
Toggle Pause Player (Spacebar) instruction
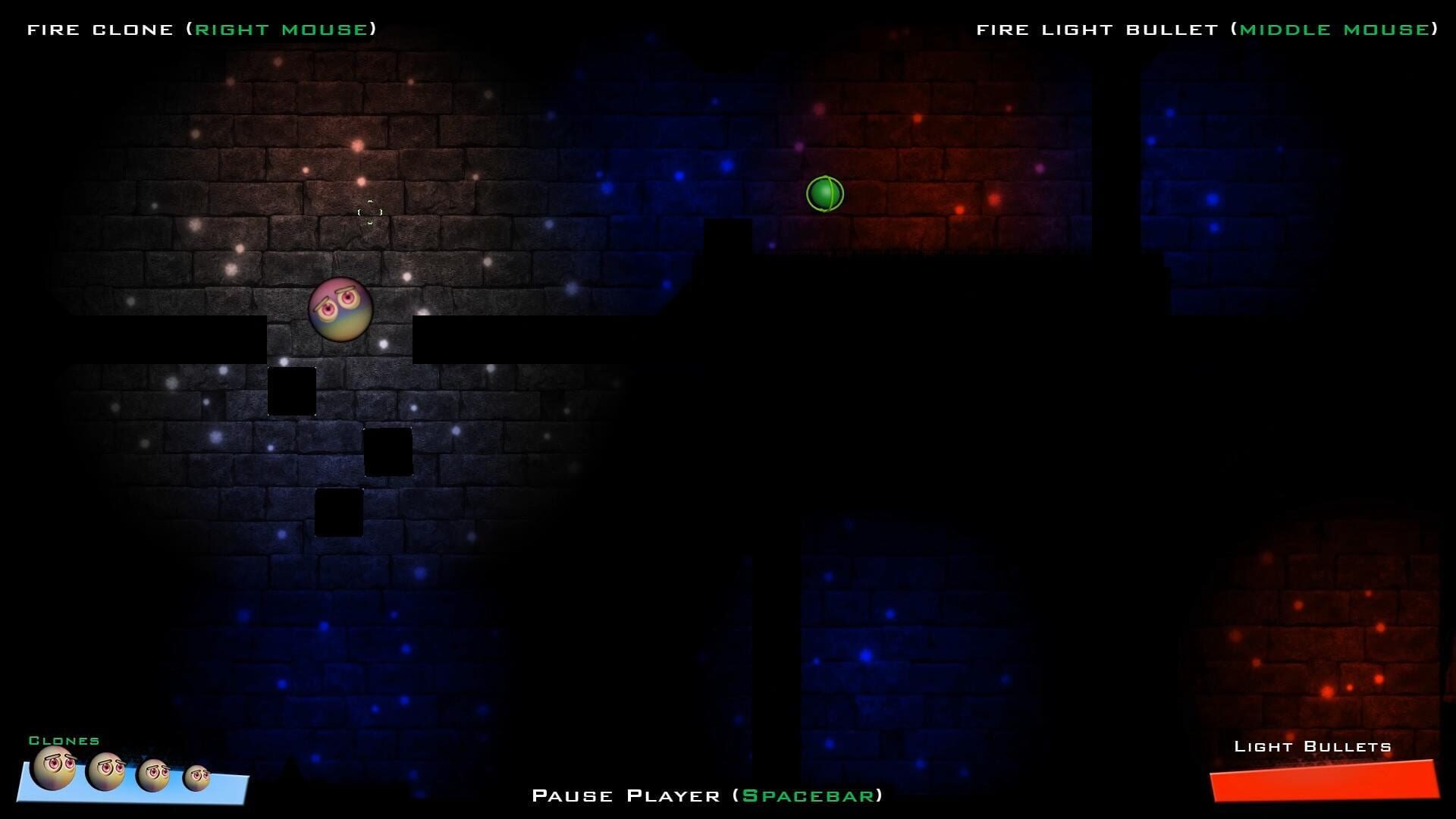tap(709, 795)
